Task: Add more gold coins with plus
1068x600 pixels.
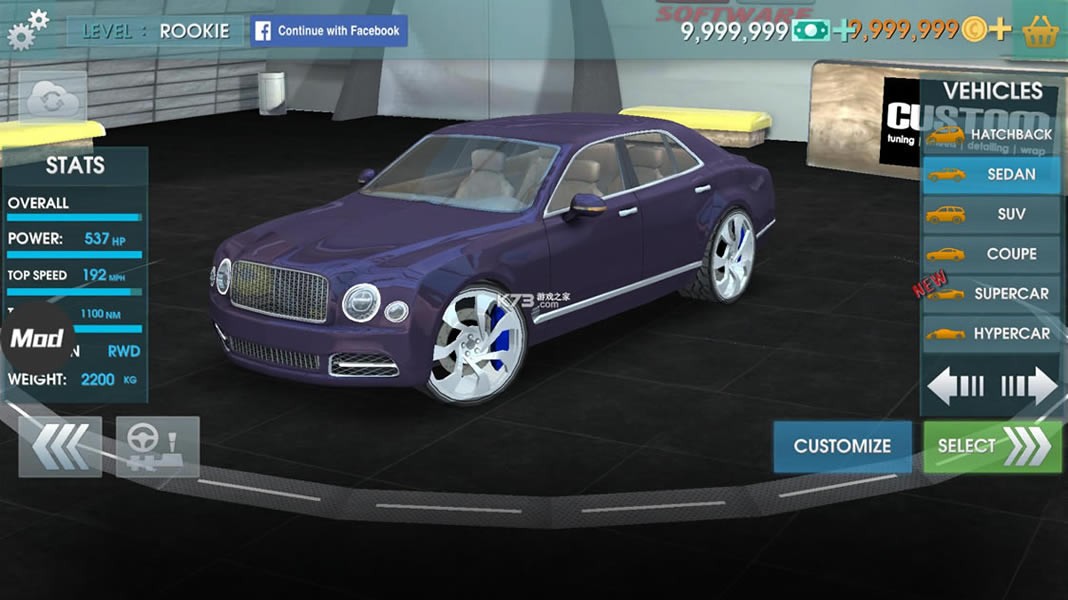Action: [1000, 30]
